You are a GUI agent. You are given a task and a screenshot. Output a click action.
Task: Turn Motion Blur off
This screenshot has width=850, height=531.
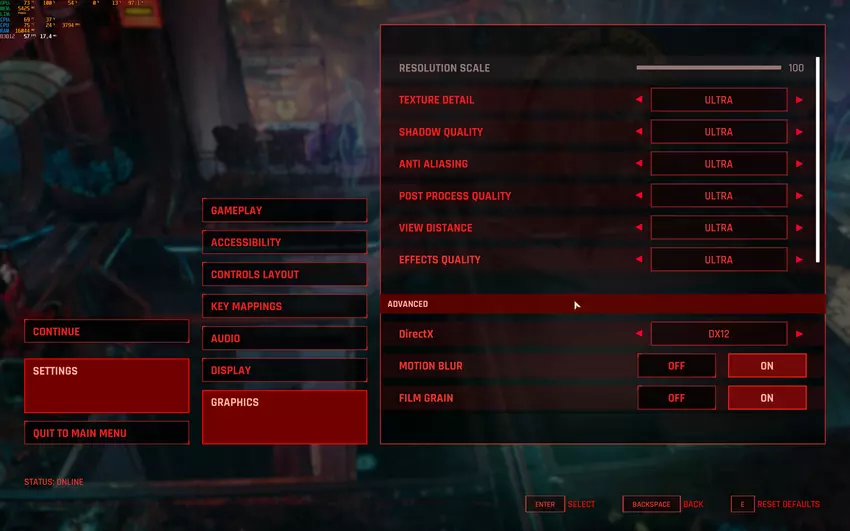[676, 366]
